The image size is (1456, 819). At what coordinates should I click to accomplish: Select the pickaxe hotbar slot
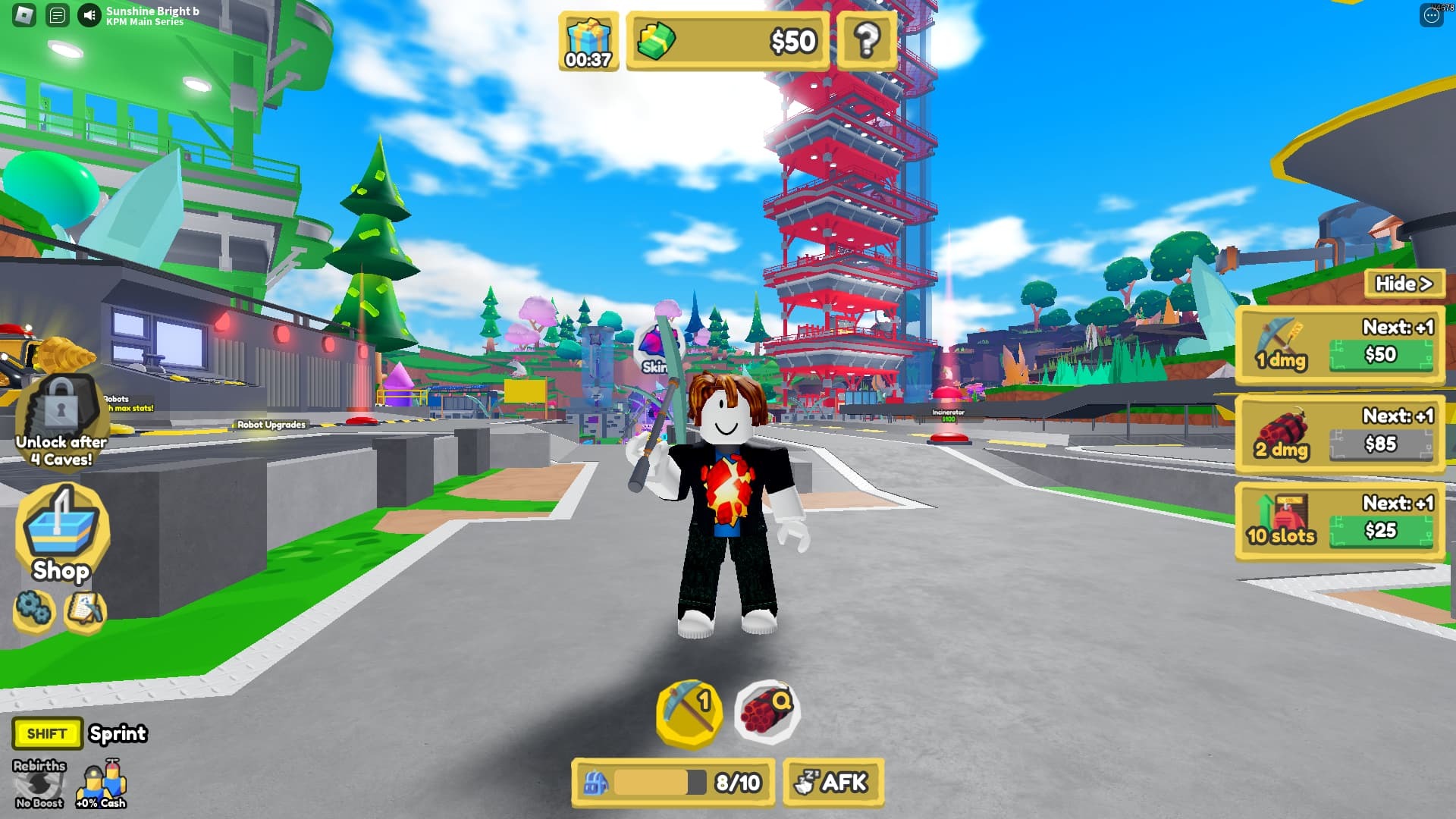point(689,711)
